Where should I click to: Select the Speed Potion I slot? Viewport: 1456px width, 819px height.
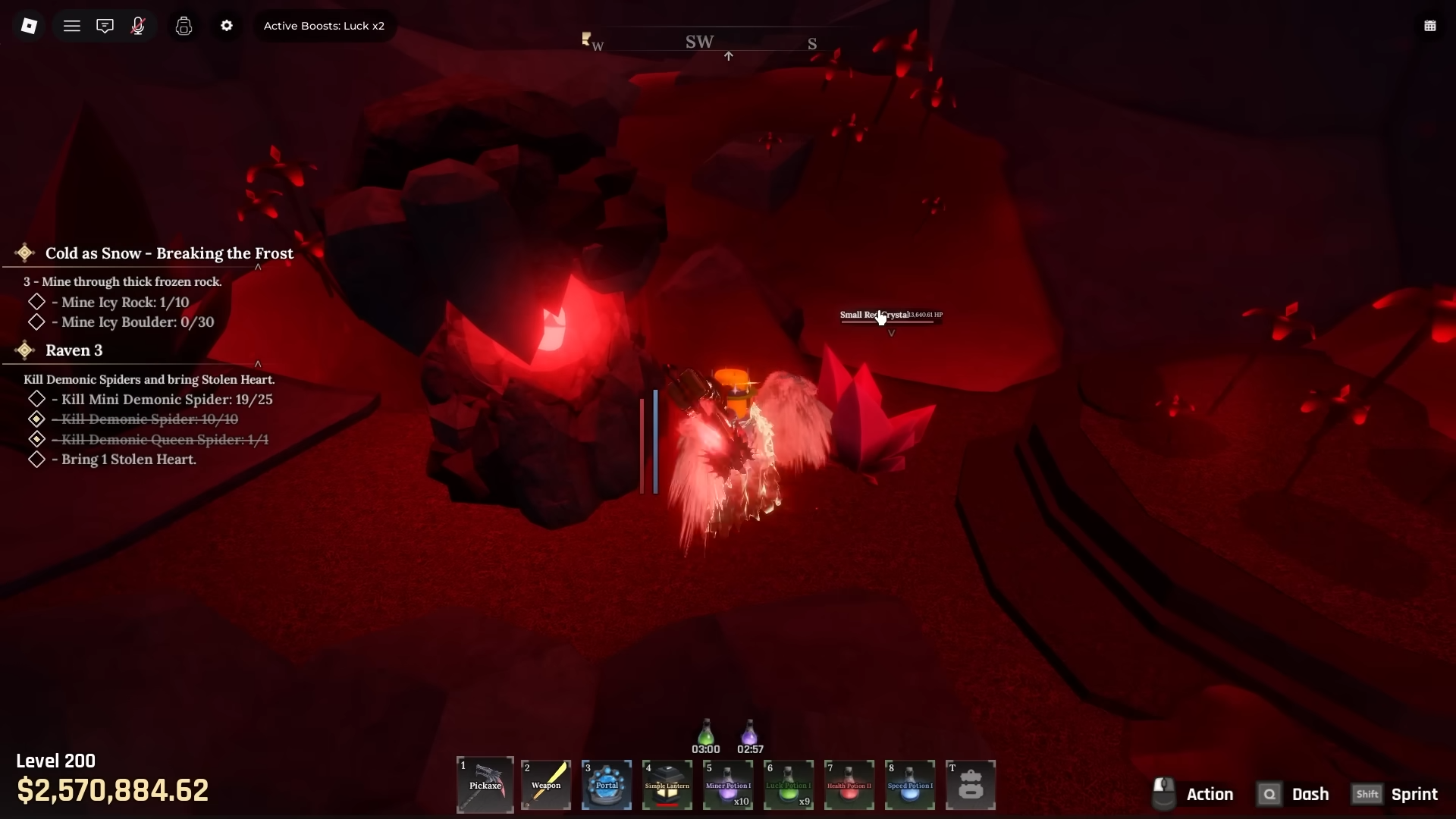point(910,785)
